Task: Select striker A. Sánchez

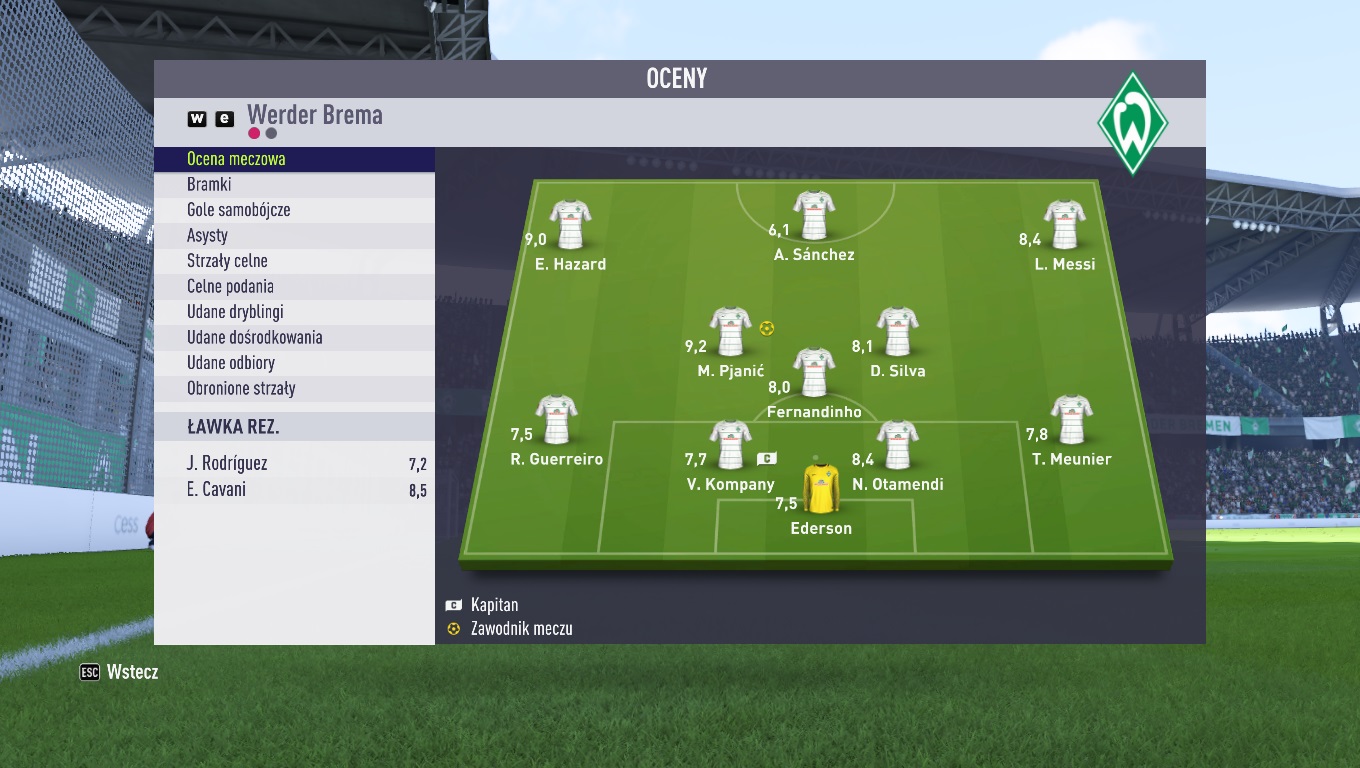Action: tap(814, 216)
